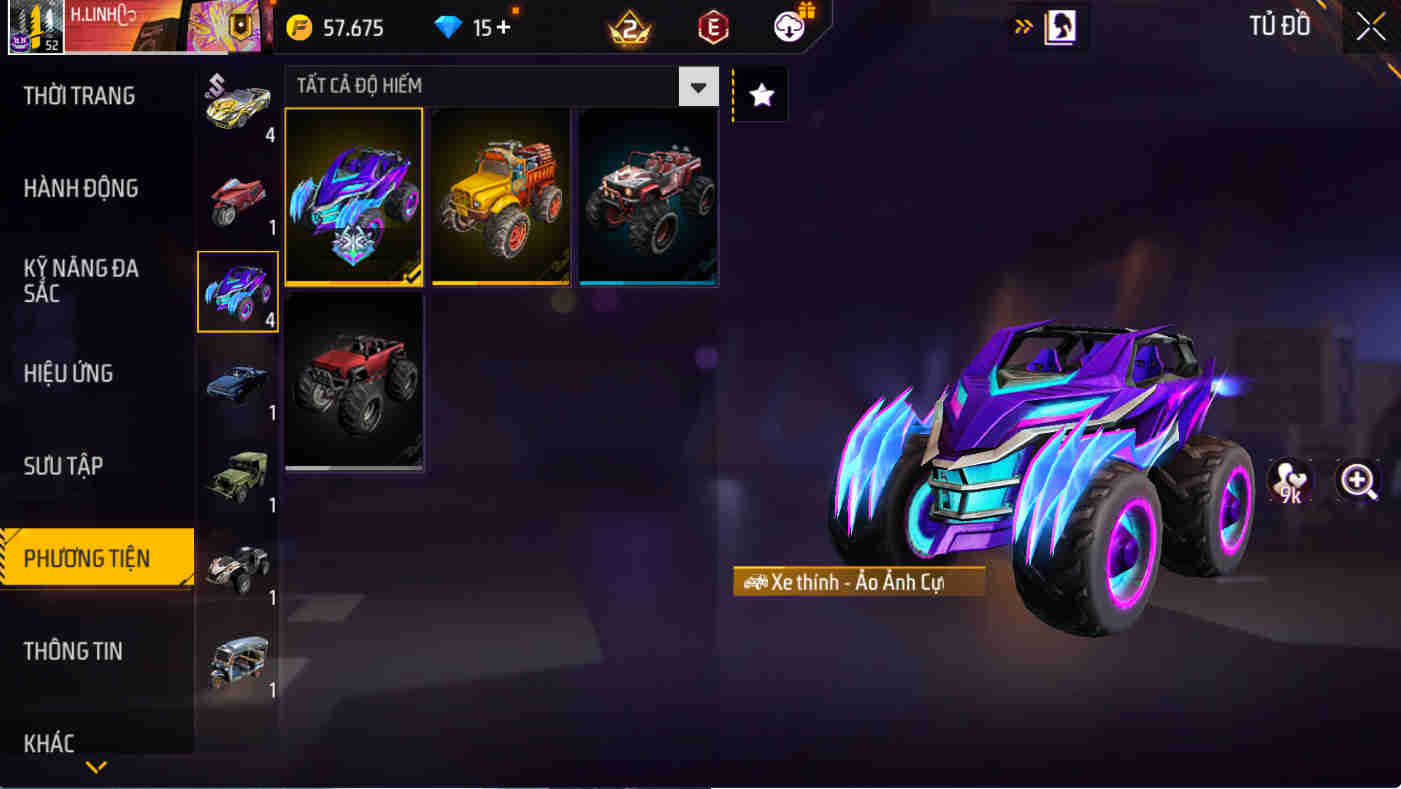
Task: Open the magnifier zoom icon beside the vehicle
Action: coord(1357,482)
